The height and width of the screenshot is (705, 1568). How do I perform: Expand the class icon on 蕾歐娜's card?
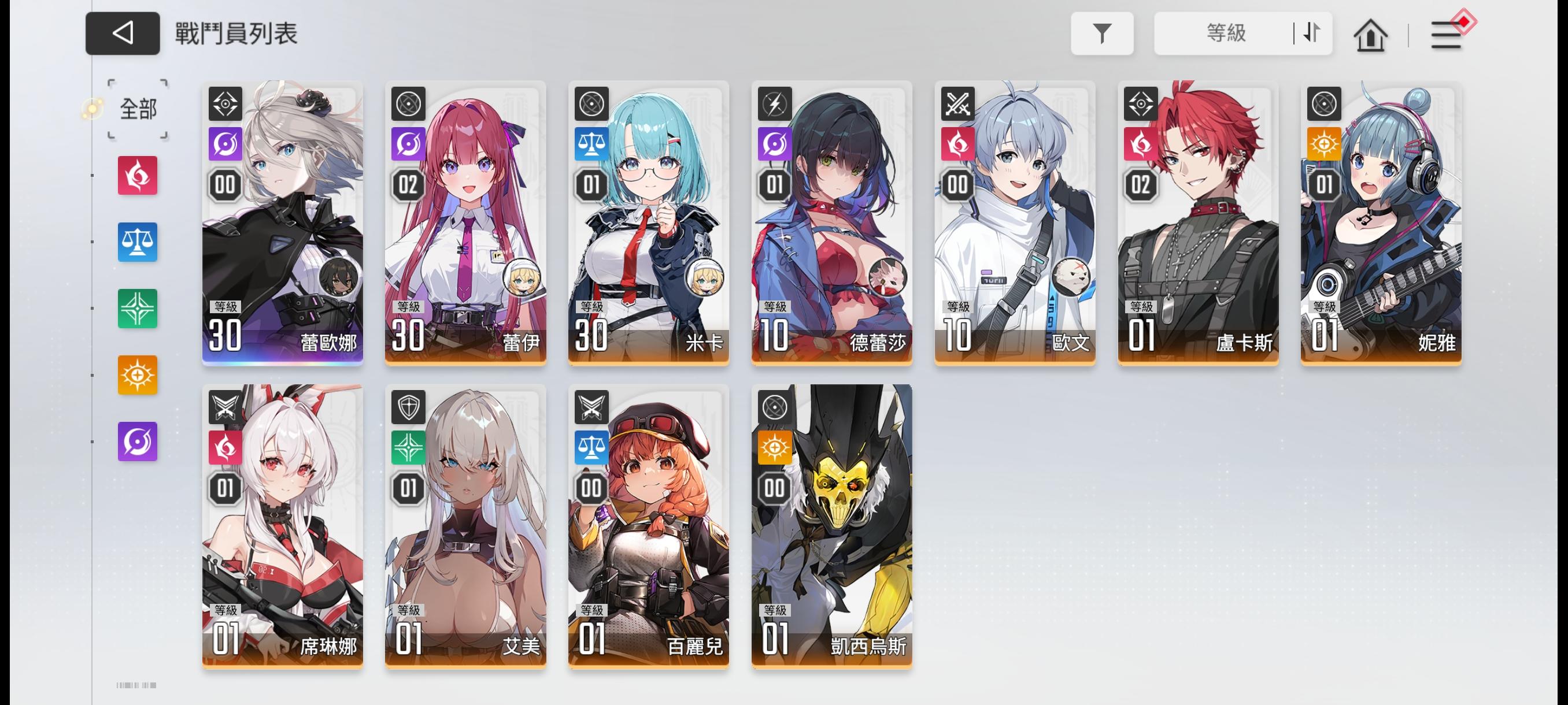coord(225,103)
